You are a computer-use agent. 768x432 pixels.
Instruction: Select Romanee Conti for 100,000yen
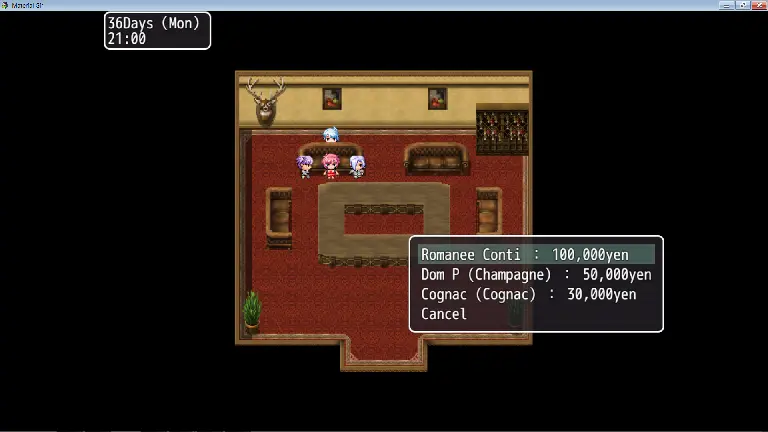pos(536,255)
